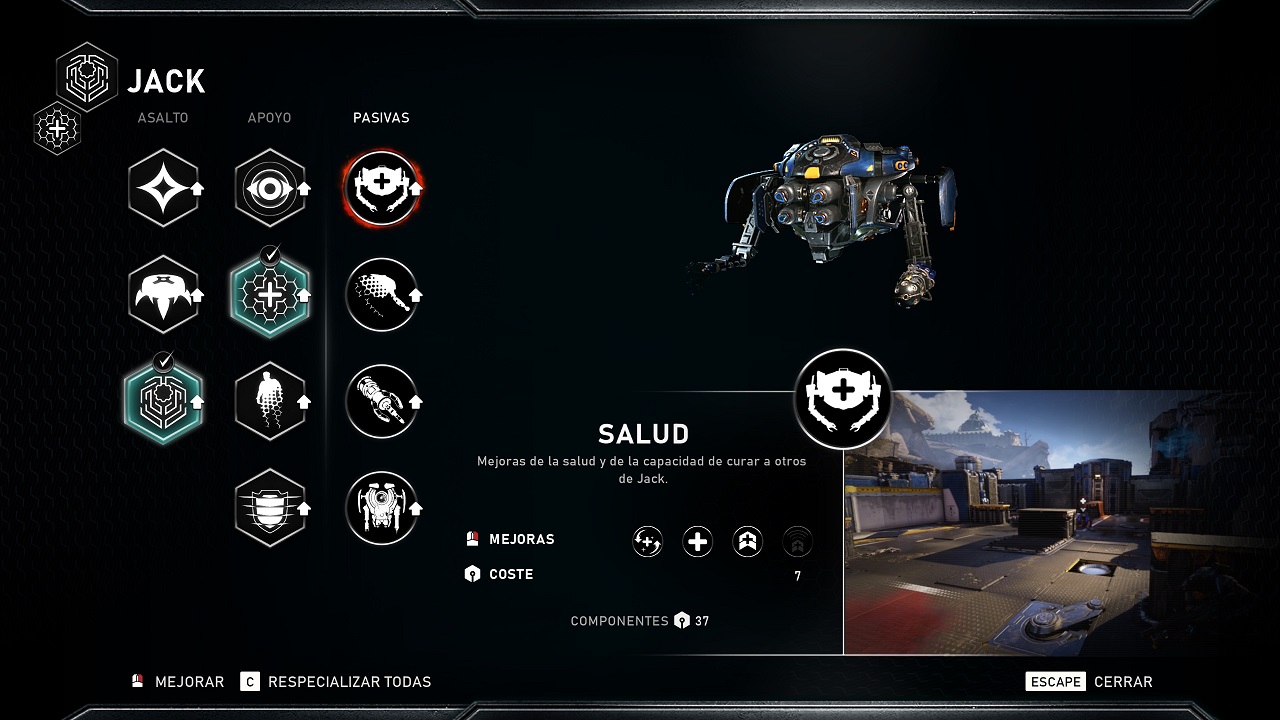This screenshot has height=720, width=1280.
Task: Select the equipped healing cross support skill
Action: (x=271, y=294)
